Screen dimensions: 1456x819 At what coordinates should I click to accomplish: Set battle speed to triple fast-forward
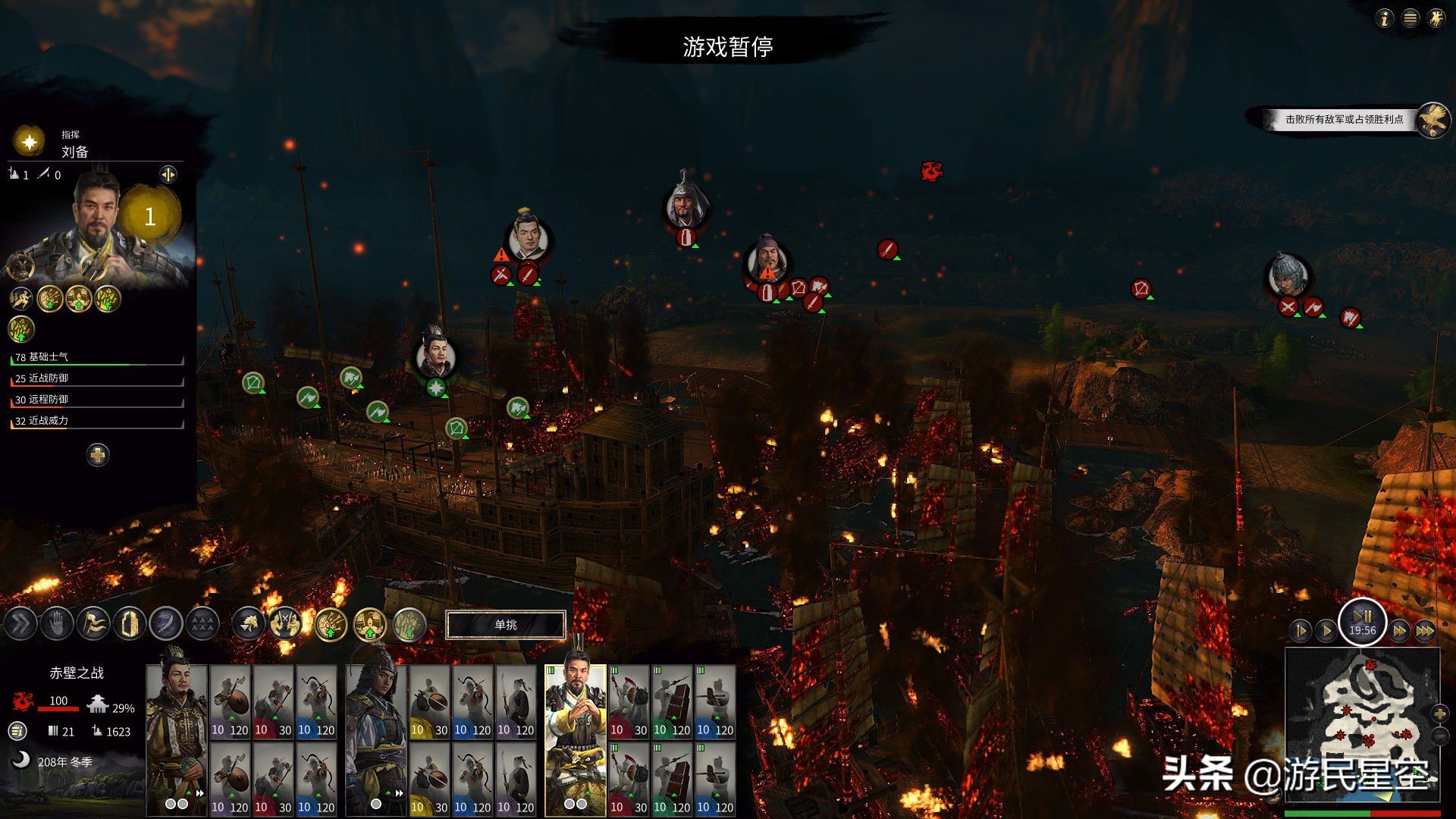pyautogui.click(x=1425, y=630)
